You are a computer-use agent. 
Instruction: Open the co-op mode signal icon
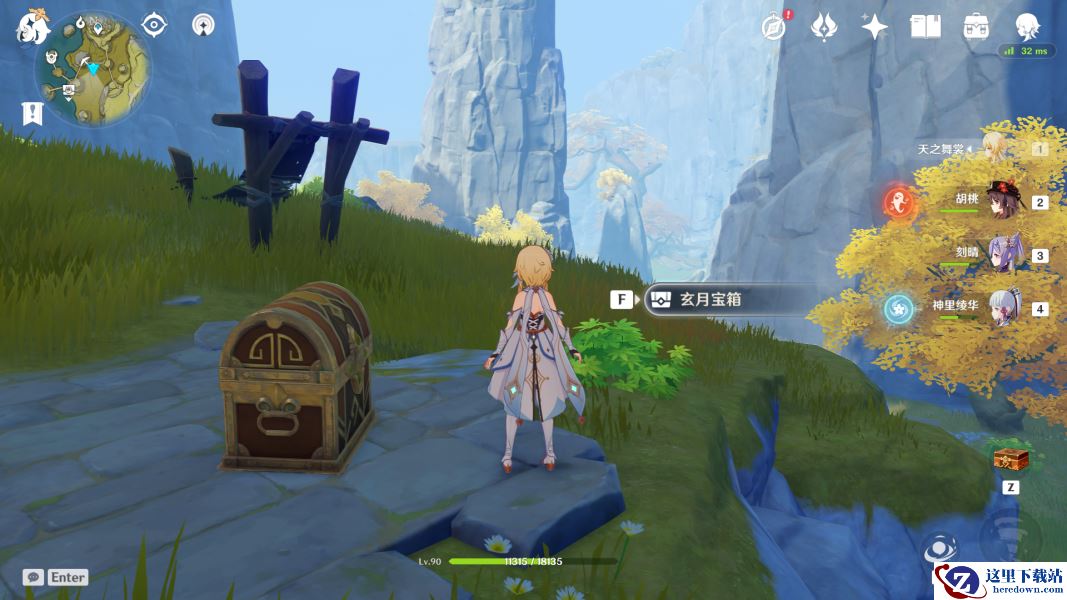[203, 25]
